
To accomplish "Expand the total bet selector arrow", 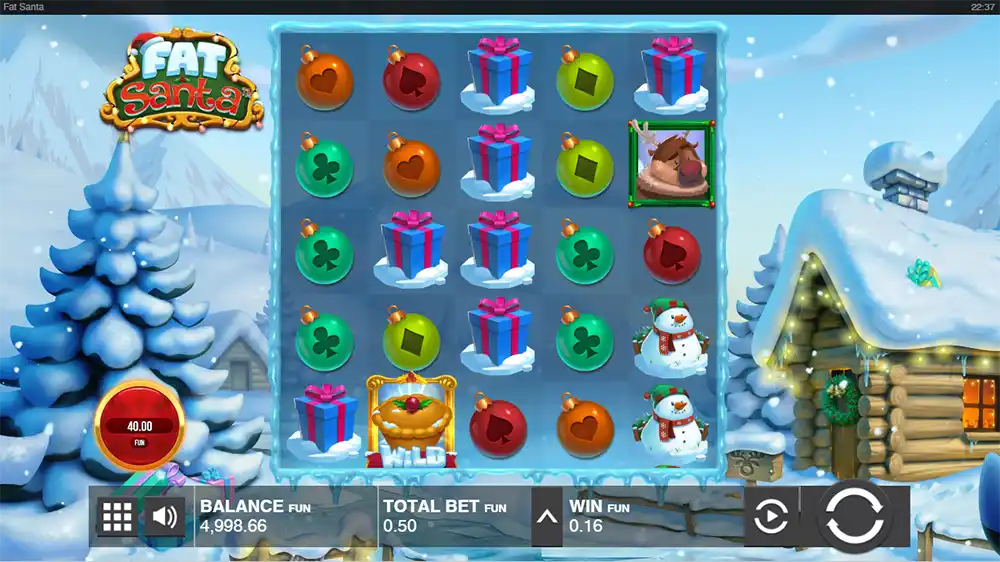I will pyautogui.click(x=546, y=517).
